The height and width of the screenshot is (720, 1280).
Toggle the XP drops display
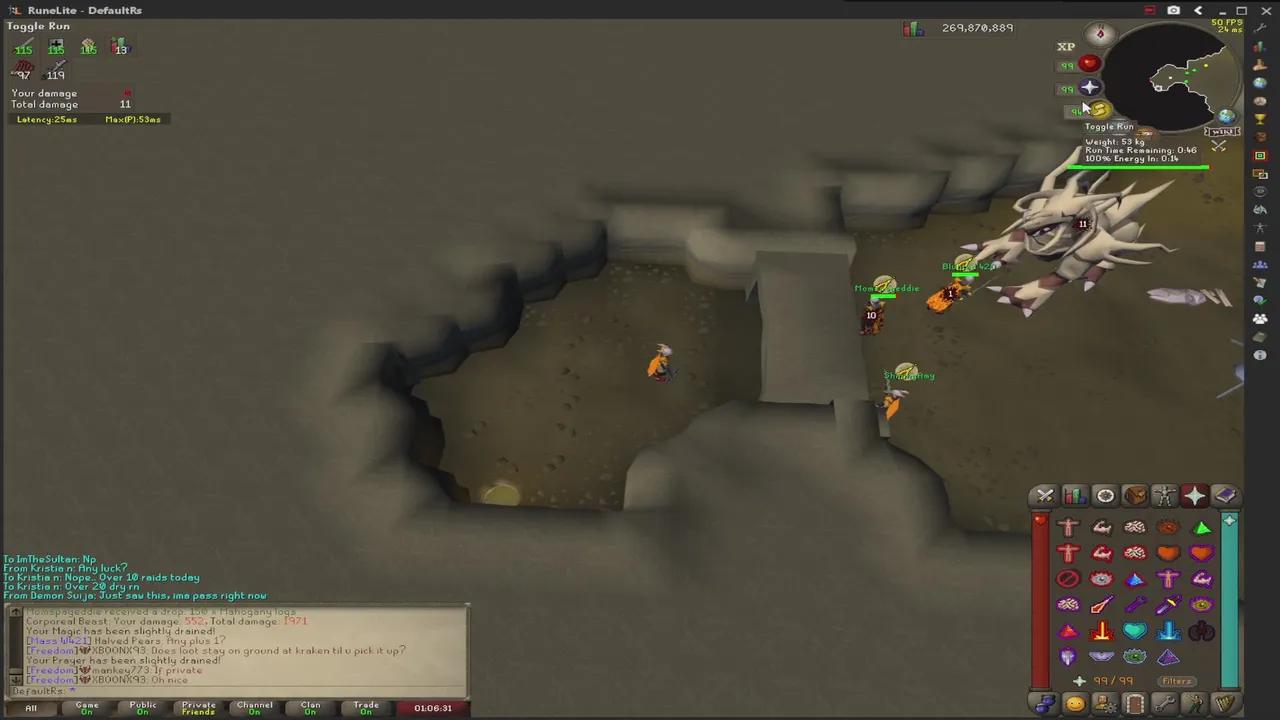coord(1066,46)
